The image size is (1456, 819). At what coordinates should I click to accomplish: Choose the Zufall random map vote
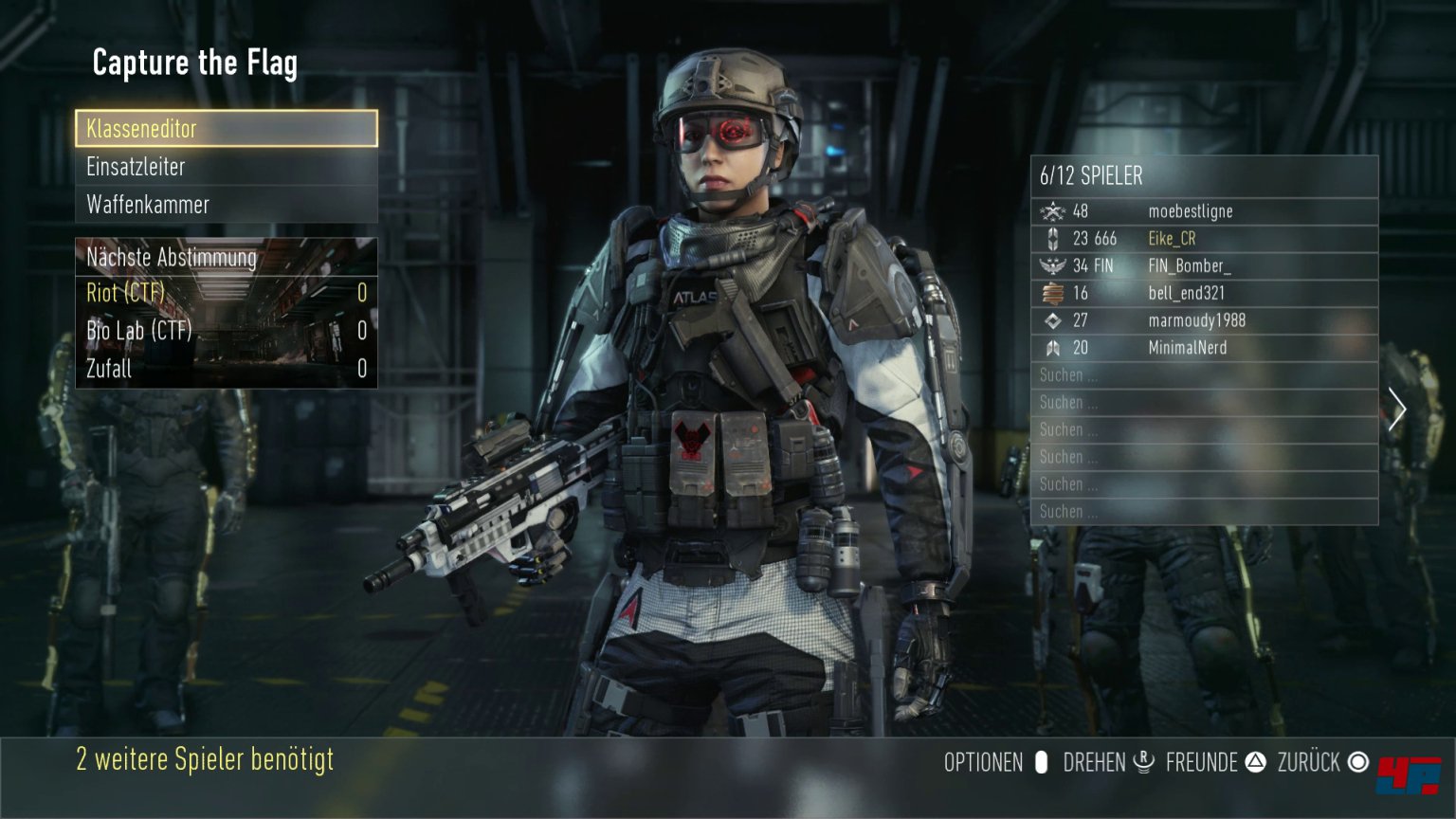[x=227, y=369]
